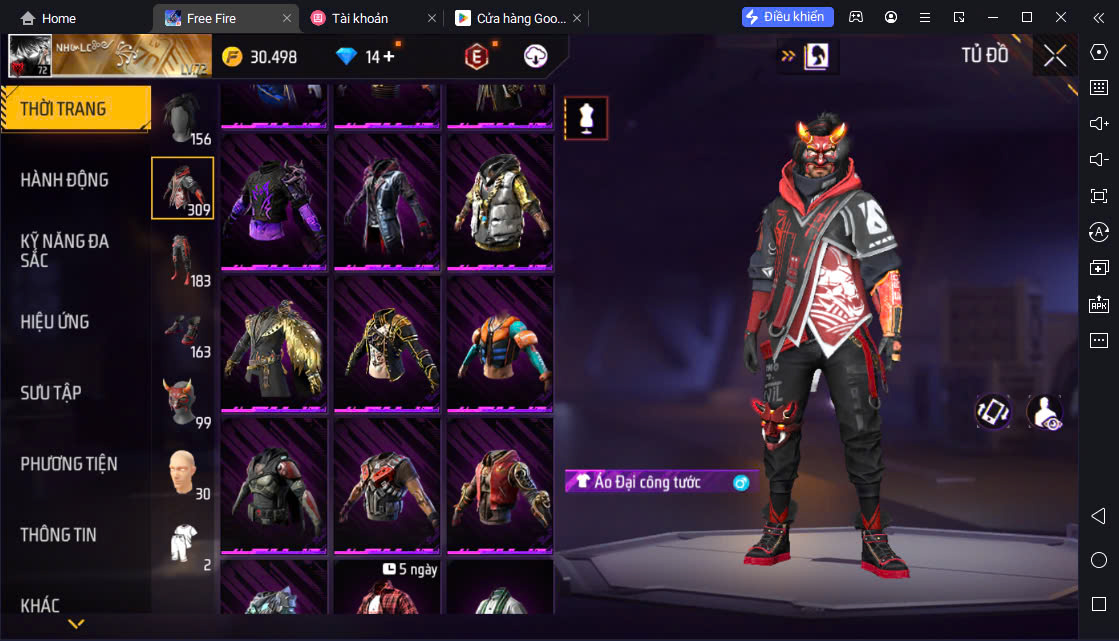Choose the shoes category with 163 items
Image resolution: width=1119 pixels, height=641 pixels.
183,330
